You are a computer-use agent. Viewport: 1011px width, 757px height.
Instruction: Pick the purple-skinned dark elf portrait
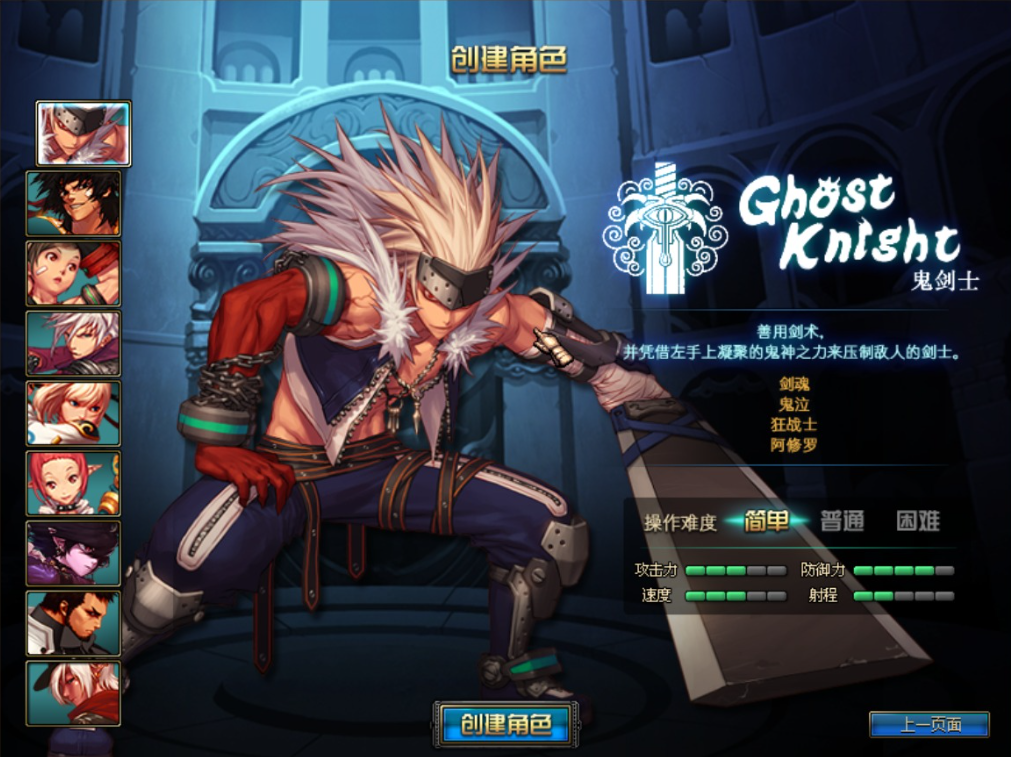pos(74,553)
